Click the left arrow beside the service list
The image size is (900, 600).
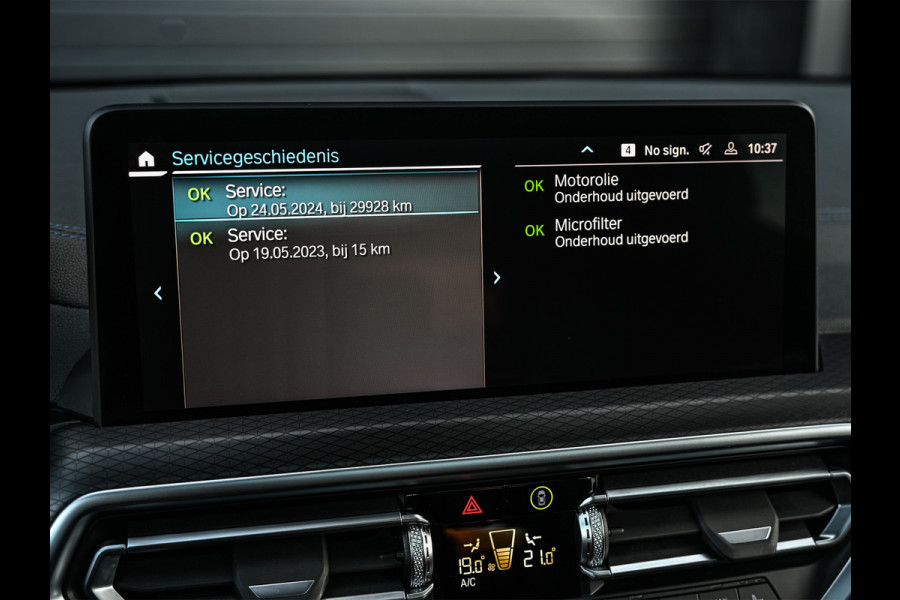(158, 293)
